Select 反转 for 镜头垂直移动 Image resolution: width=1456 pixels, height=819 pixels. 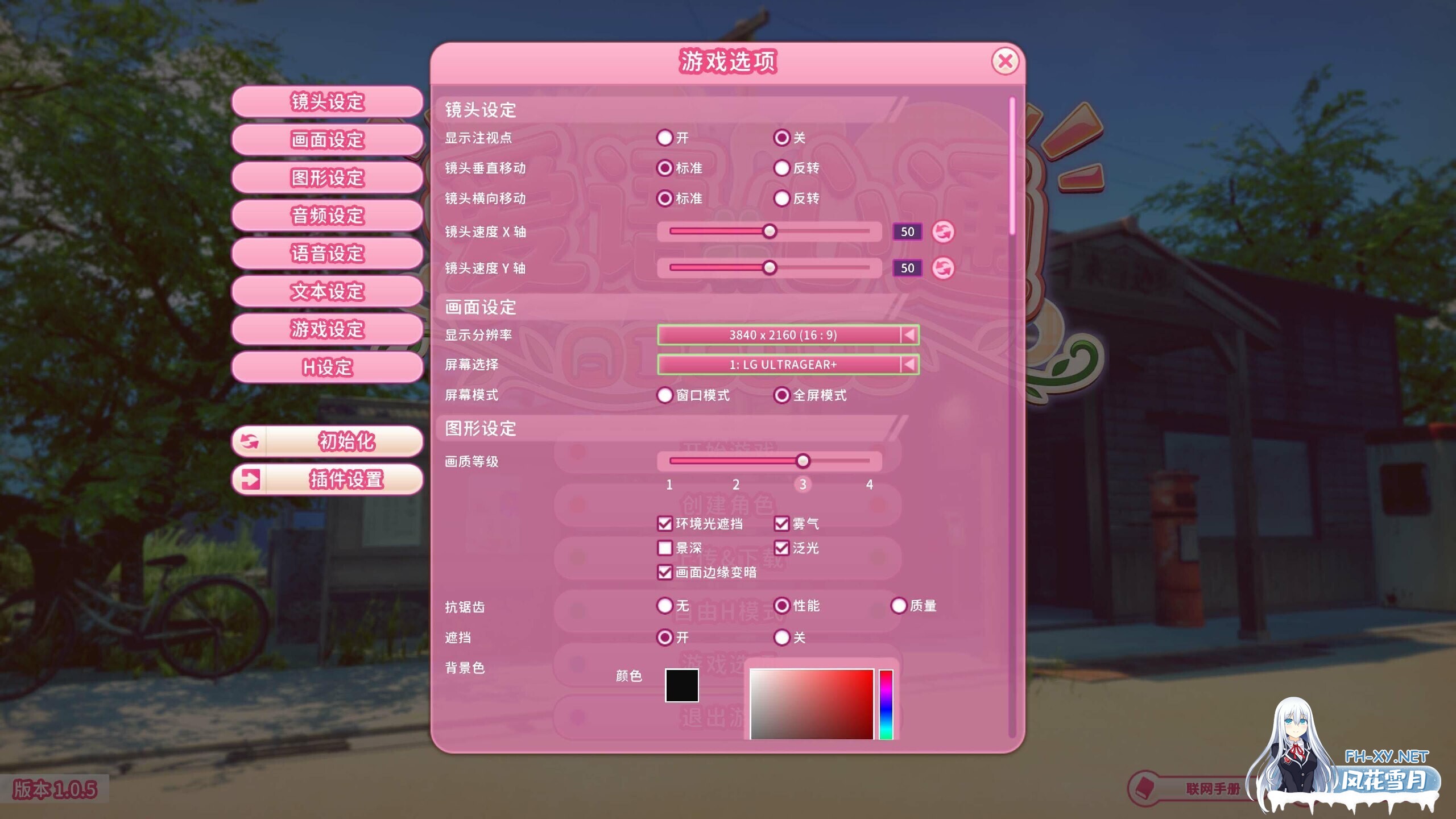pyautogui.click(x=783, y=168)
